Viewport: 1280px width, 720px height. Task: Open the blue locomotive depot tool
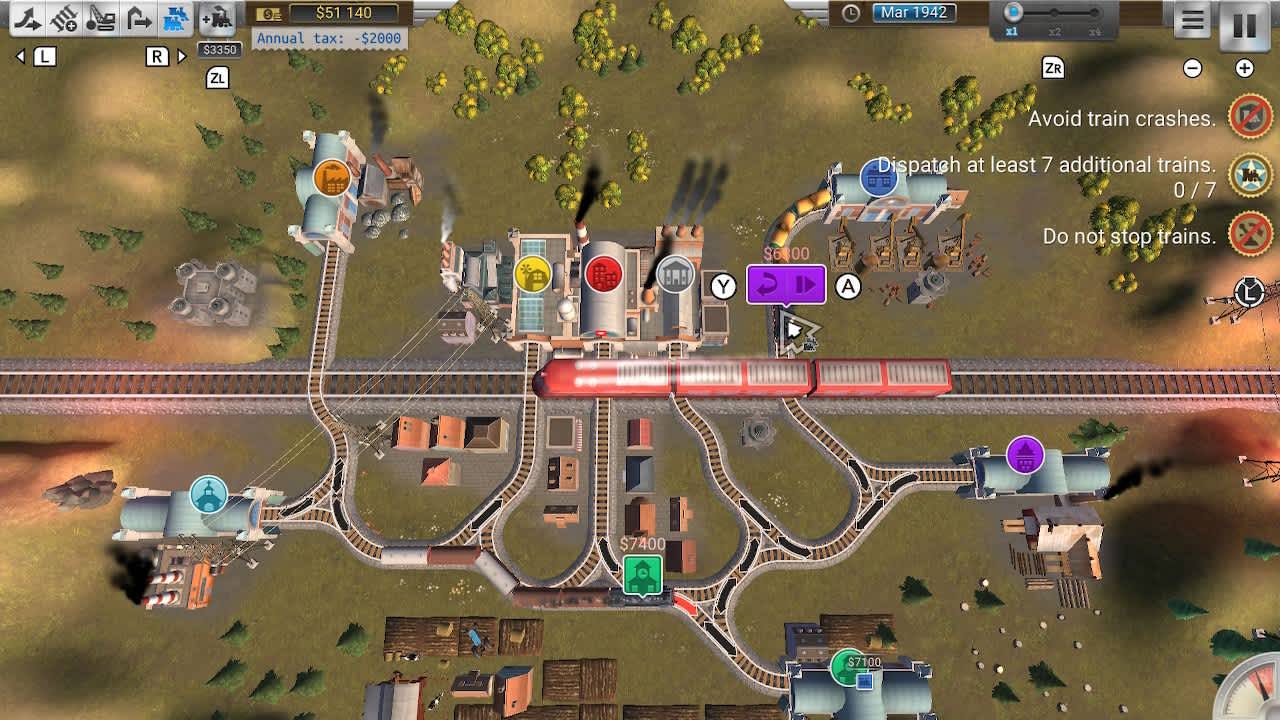175,18
